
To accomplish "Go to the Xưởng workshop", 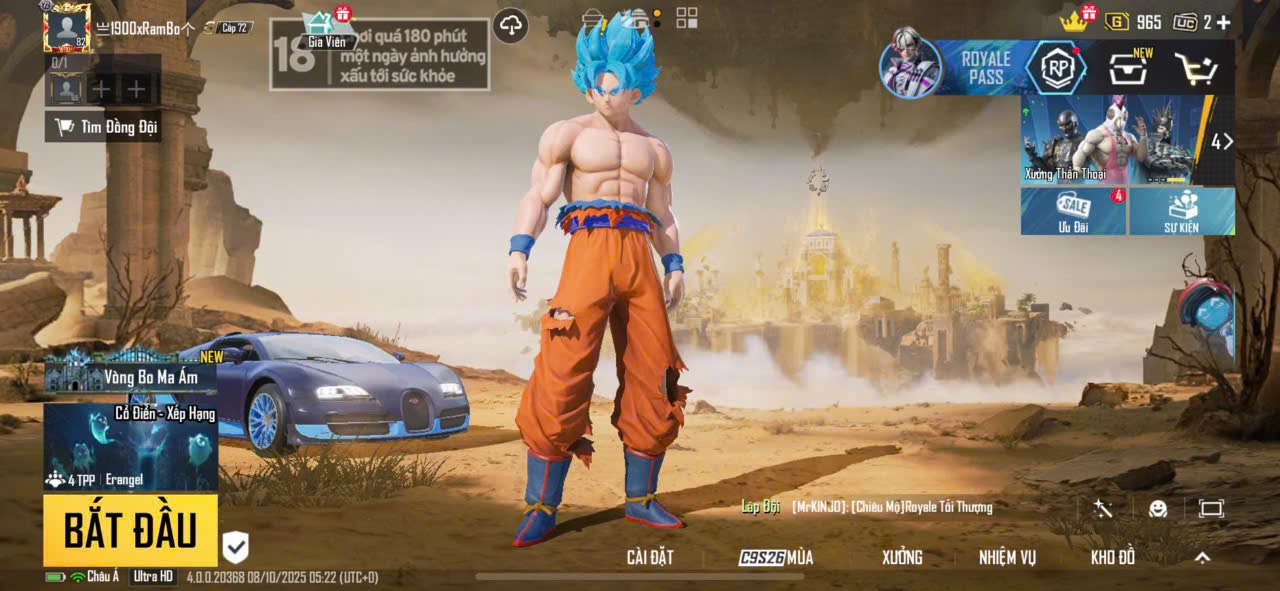I will tap(901, 558).
